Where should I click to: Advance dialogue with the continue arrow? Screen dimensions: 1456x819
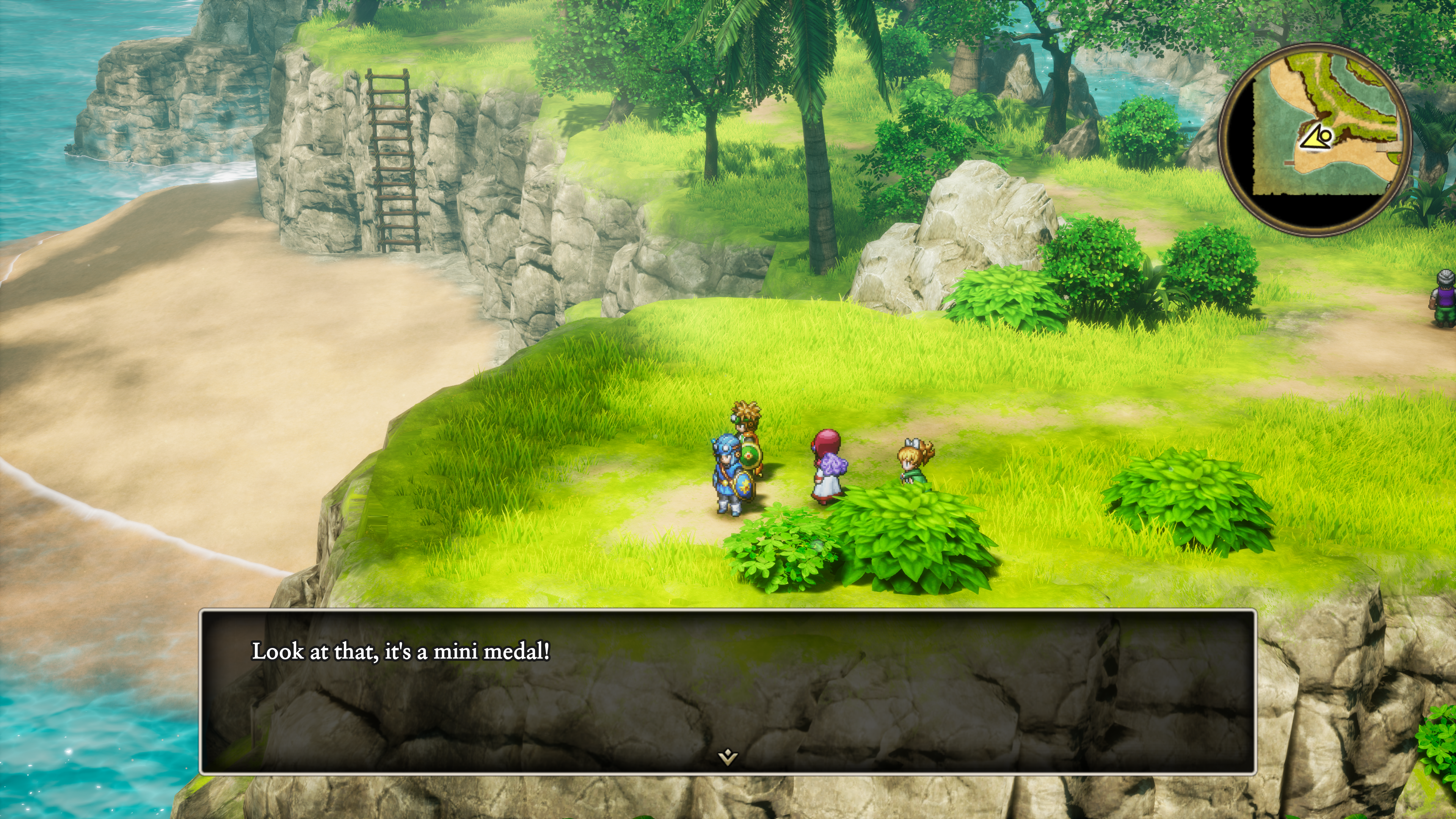(728, 756)
